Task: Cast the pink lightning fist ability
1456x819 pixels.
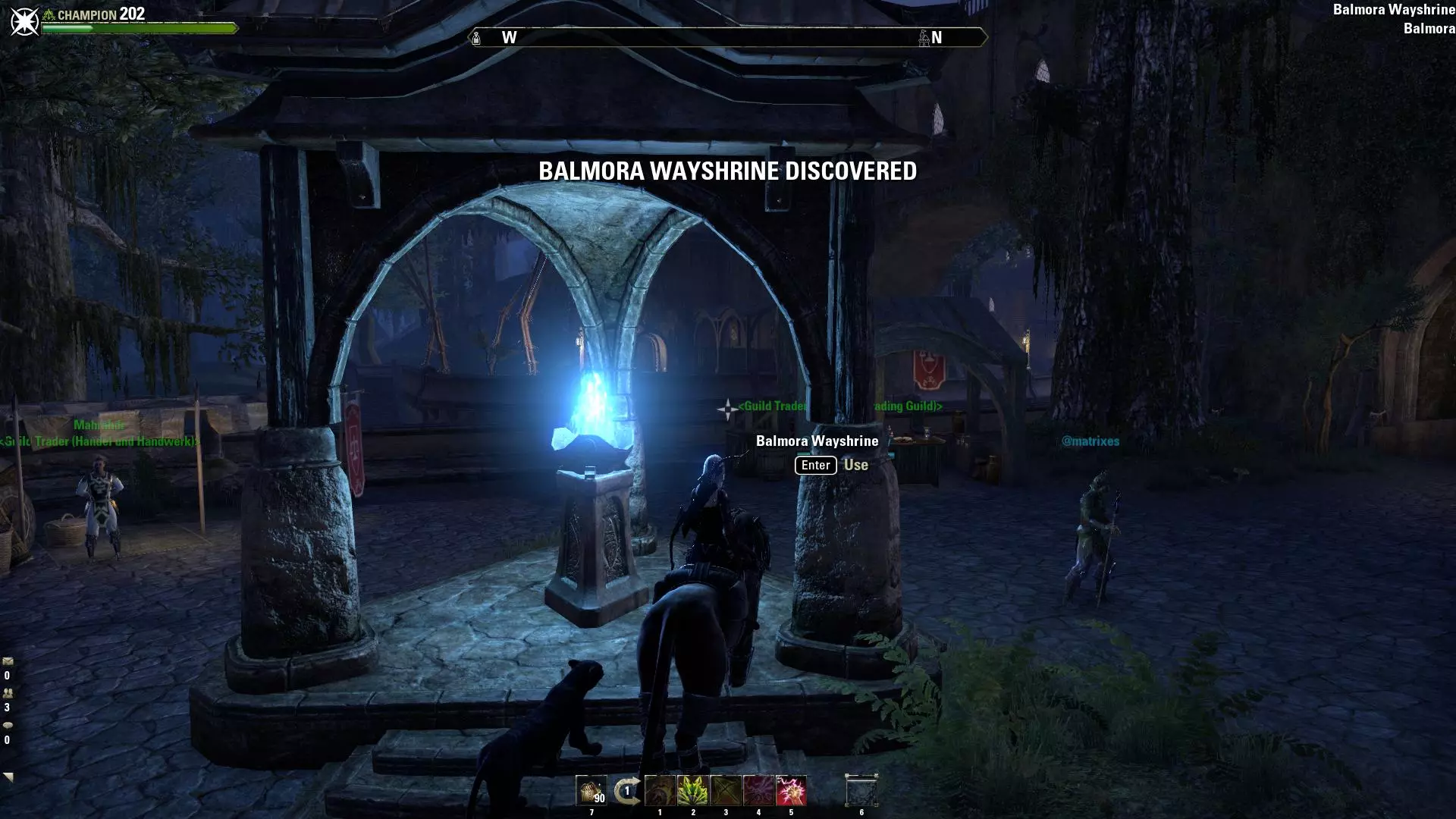Action: [x=791, y=791]
